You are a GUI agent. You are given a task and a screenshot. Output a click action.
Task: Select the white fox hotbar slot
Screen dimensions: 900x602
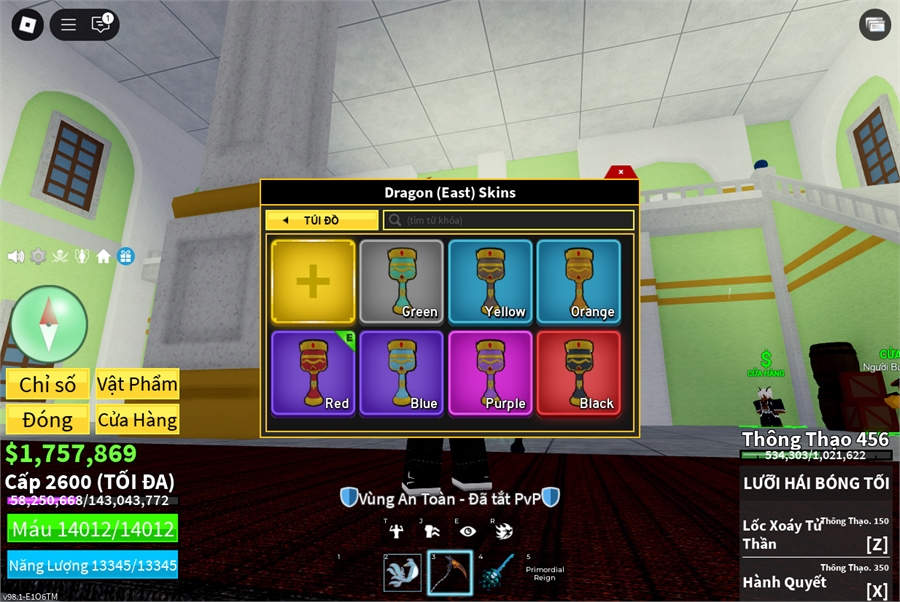(402, 573)
